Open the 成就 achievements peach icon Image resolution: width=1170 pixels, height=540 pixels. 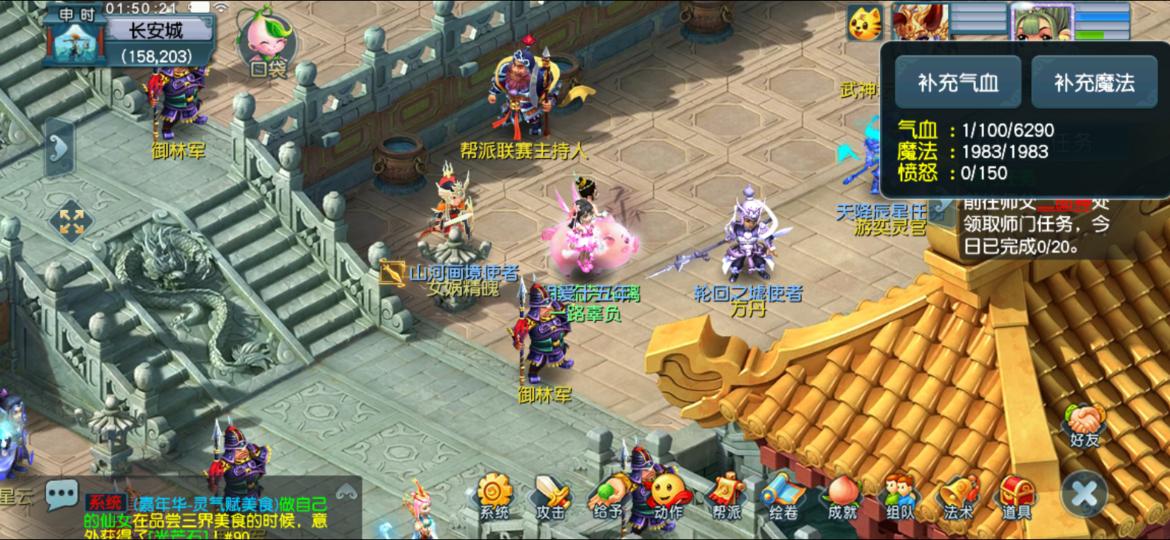(842, 495)
